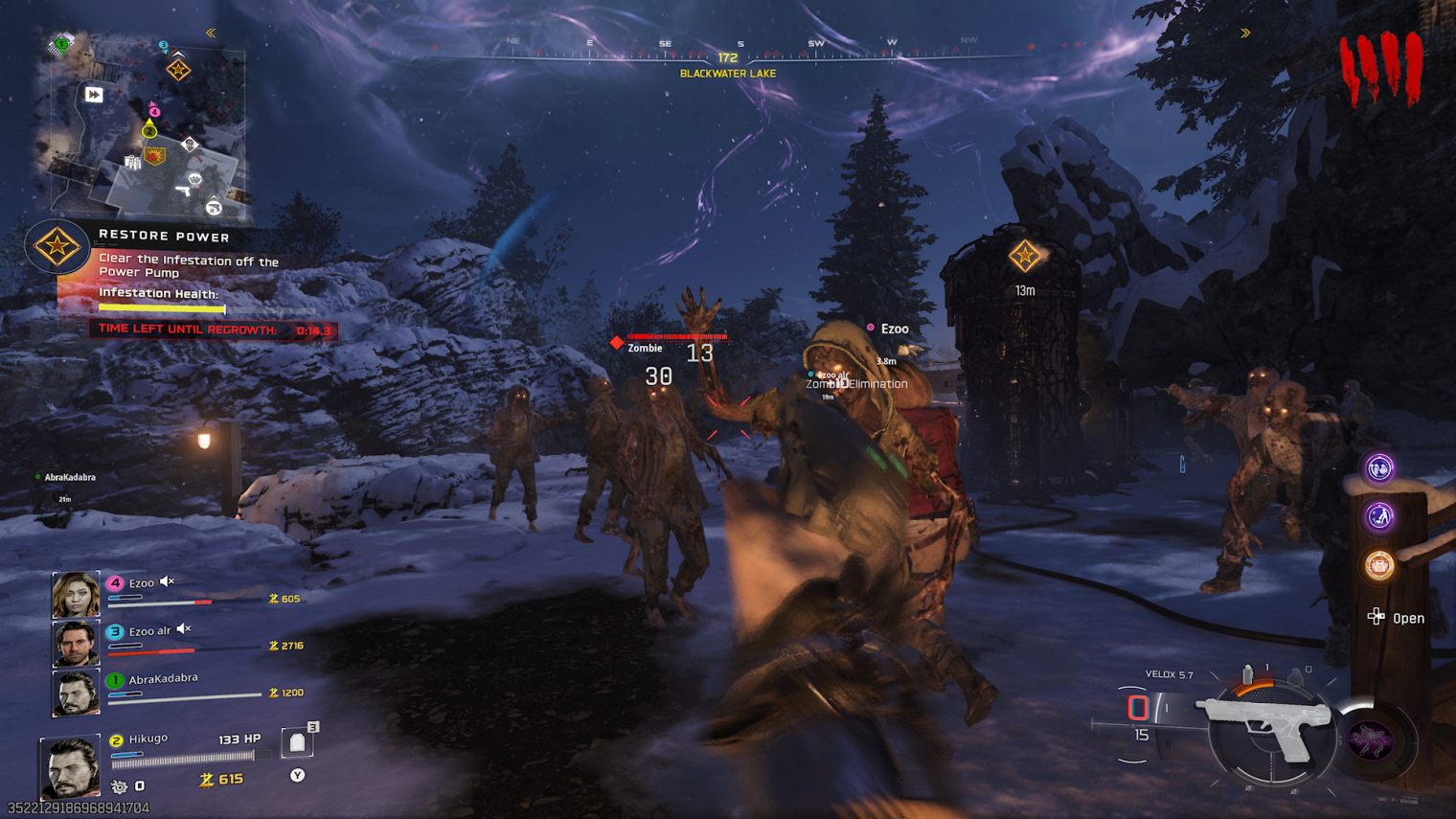Screen dimensions: 1456x819
Task: Click the orange round perk icon
Action: (x=1378, y=565)
